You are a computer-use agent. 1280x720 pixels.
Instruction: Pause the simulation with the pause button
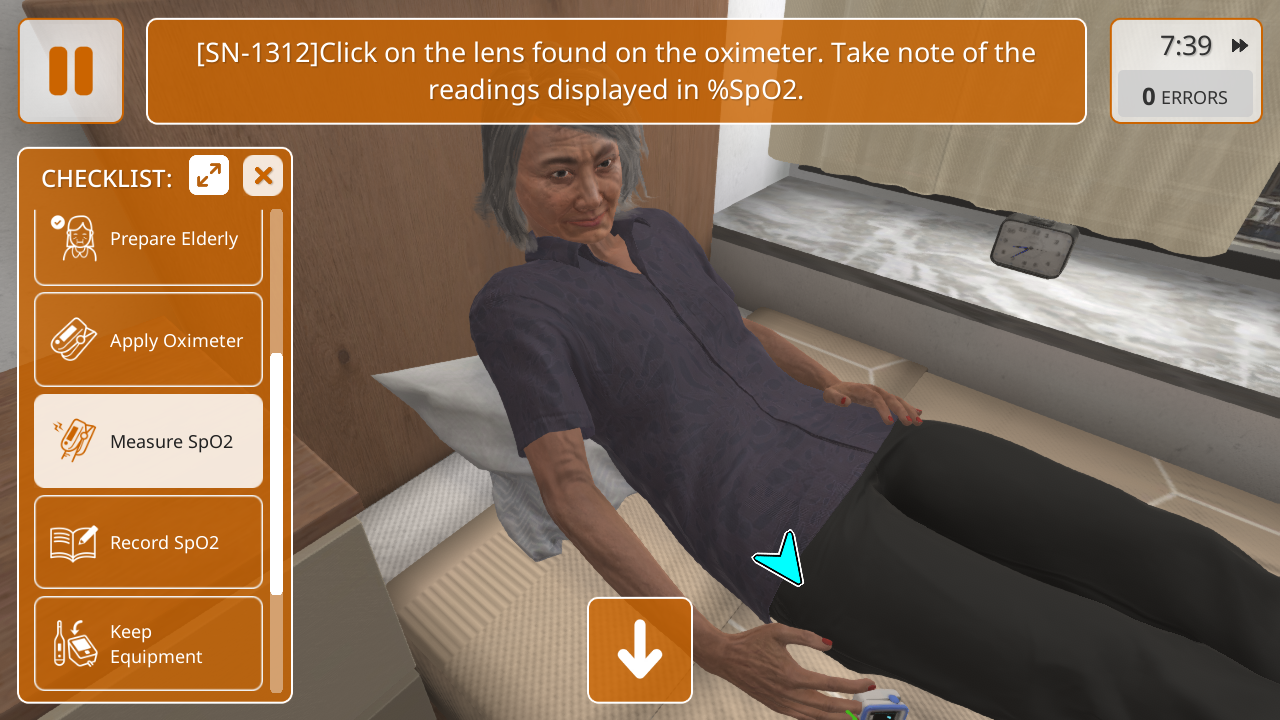(71, 71)
